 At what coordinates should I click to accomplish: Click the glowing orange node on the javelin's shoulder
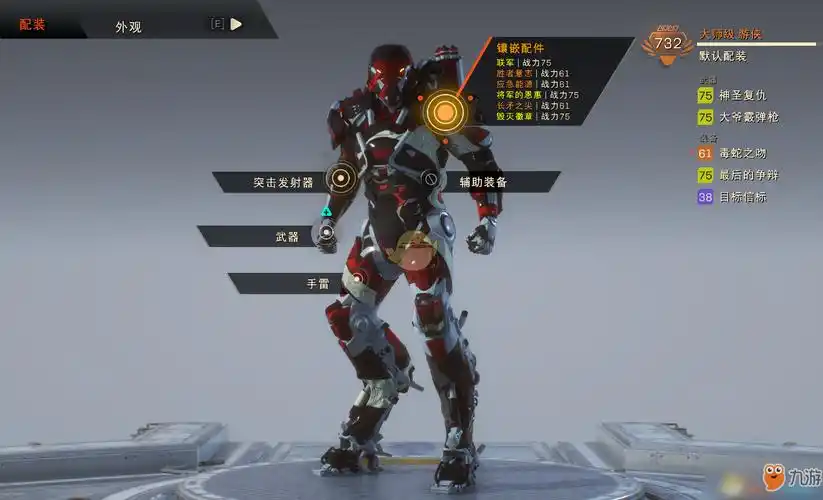point(440,112)
